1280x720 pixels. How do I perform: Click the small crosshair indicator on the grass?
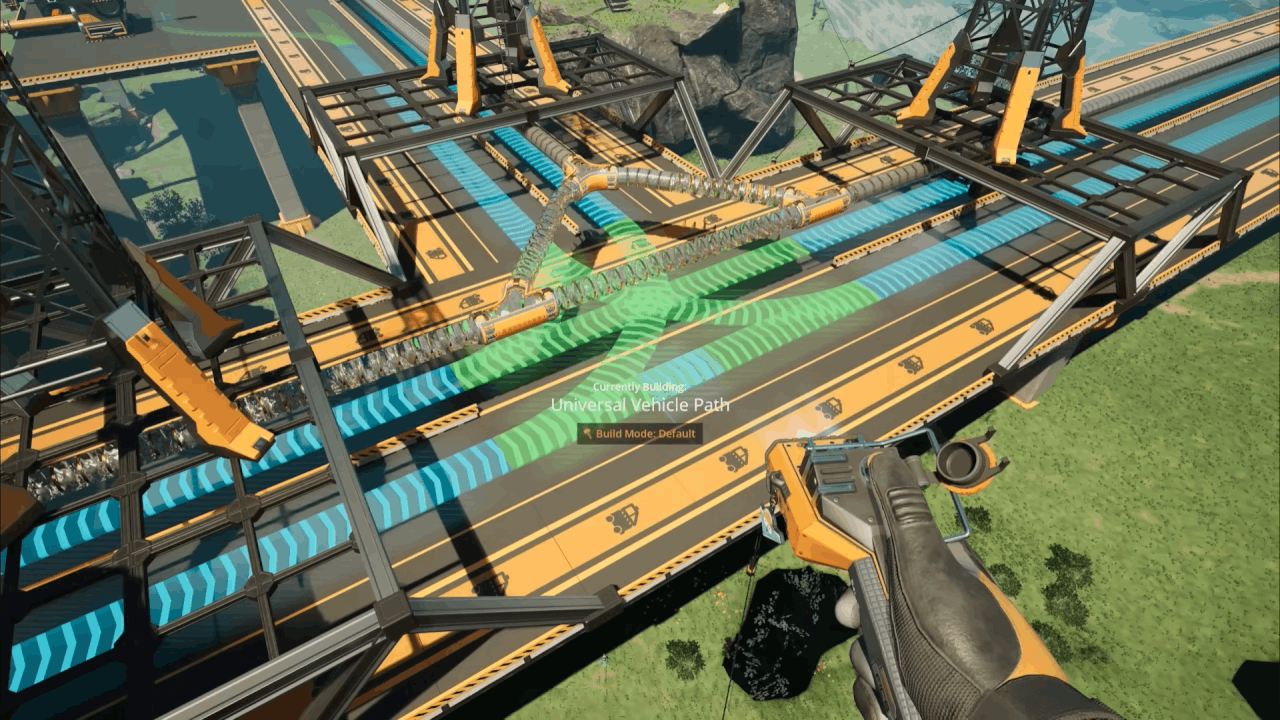pyautogui.click(x=604, y=660)
